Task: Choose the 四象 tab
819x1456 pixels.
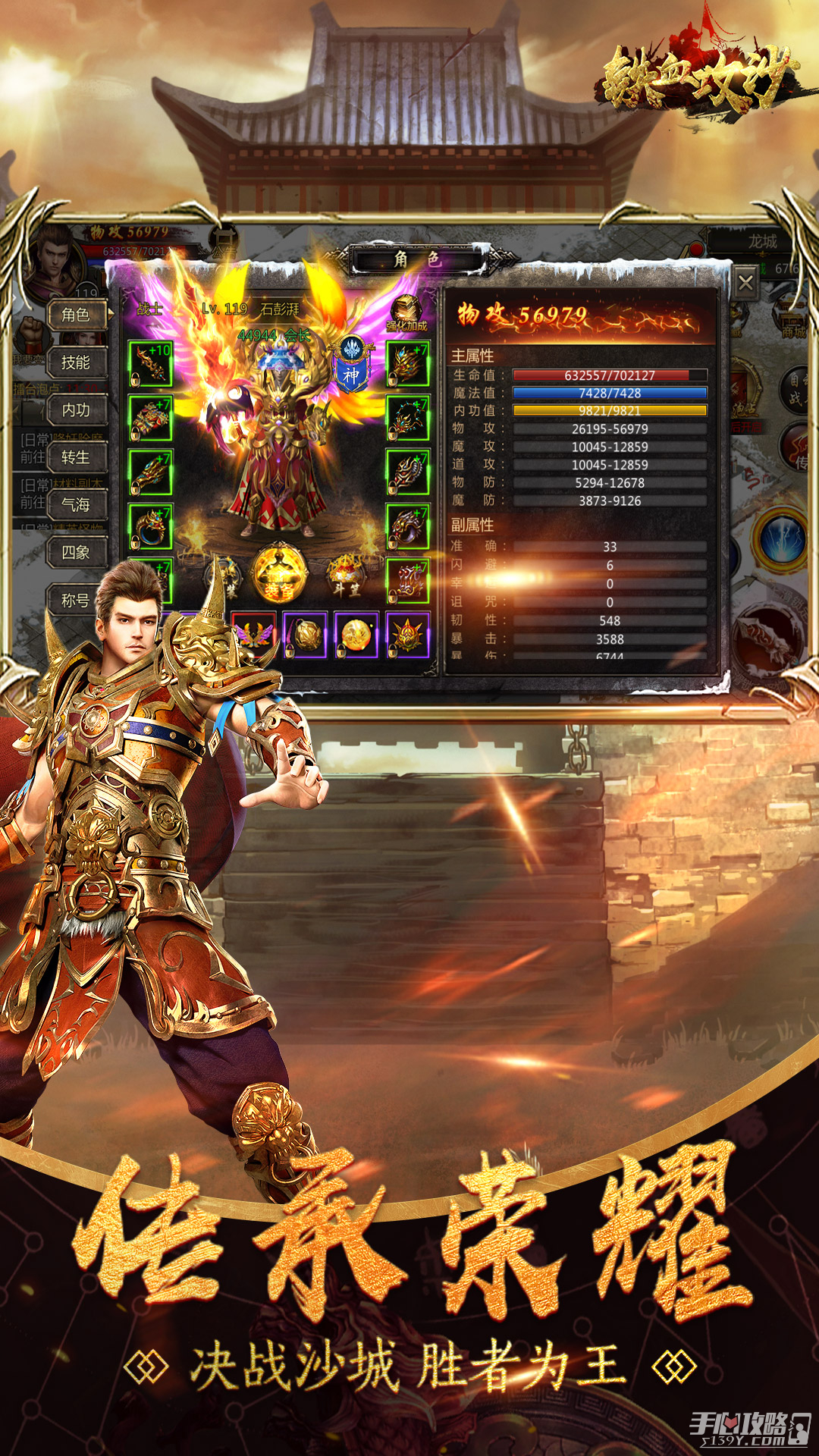Action: click(x=76, y=553)
